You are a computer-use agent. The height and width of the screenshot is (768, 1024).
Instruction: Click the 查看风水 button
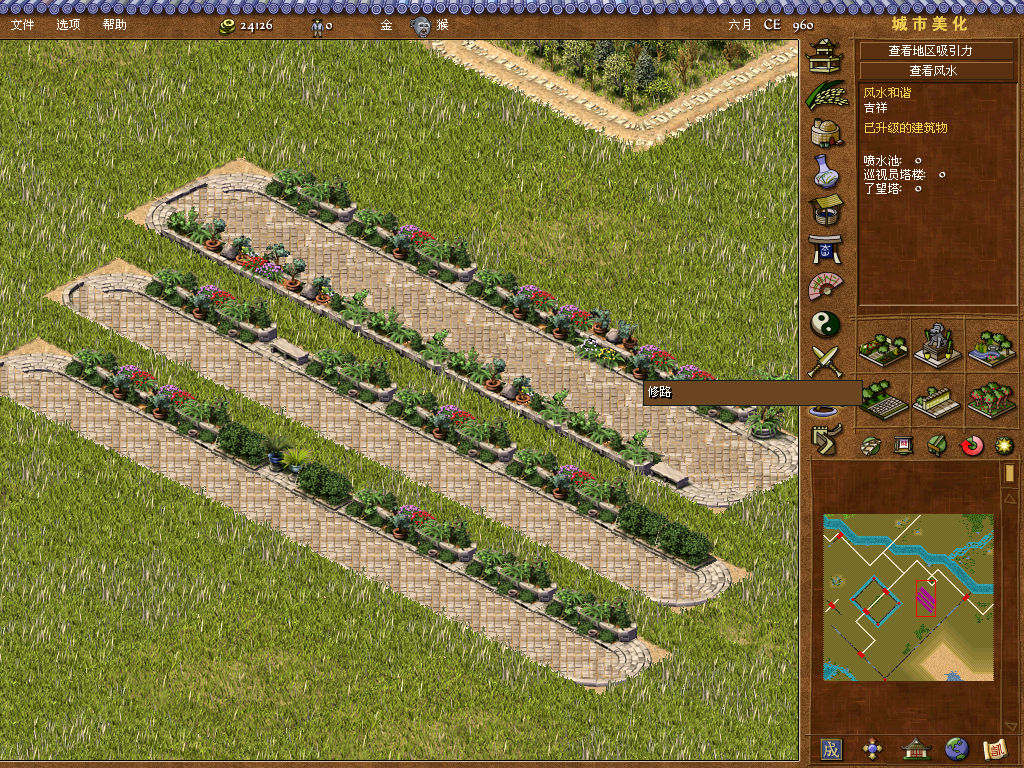(932, 71)
